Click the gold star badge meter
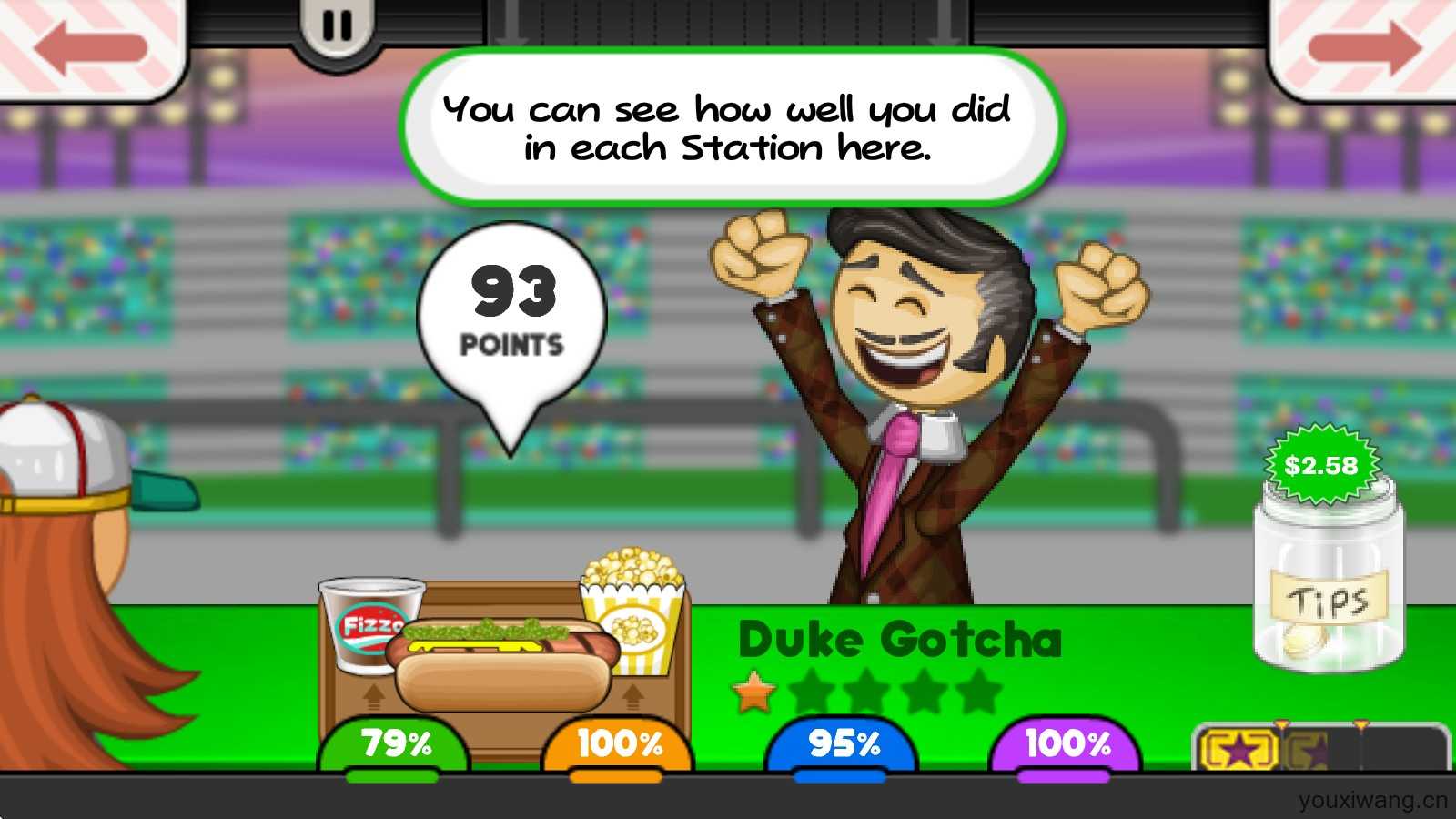1456x819 pixels. coord(1239,750)
